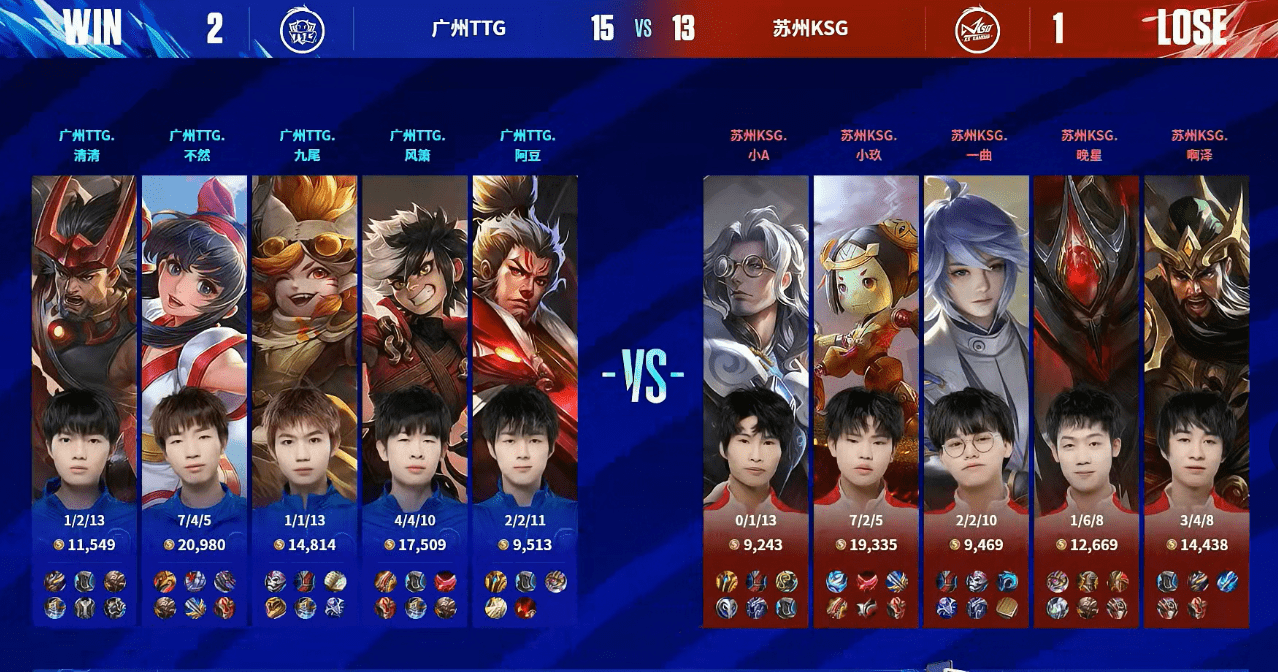Click the 广州TTG team logo
The height and width of the screenshot is (672, 1278).
tap(303, 29)
